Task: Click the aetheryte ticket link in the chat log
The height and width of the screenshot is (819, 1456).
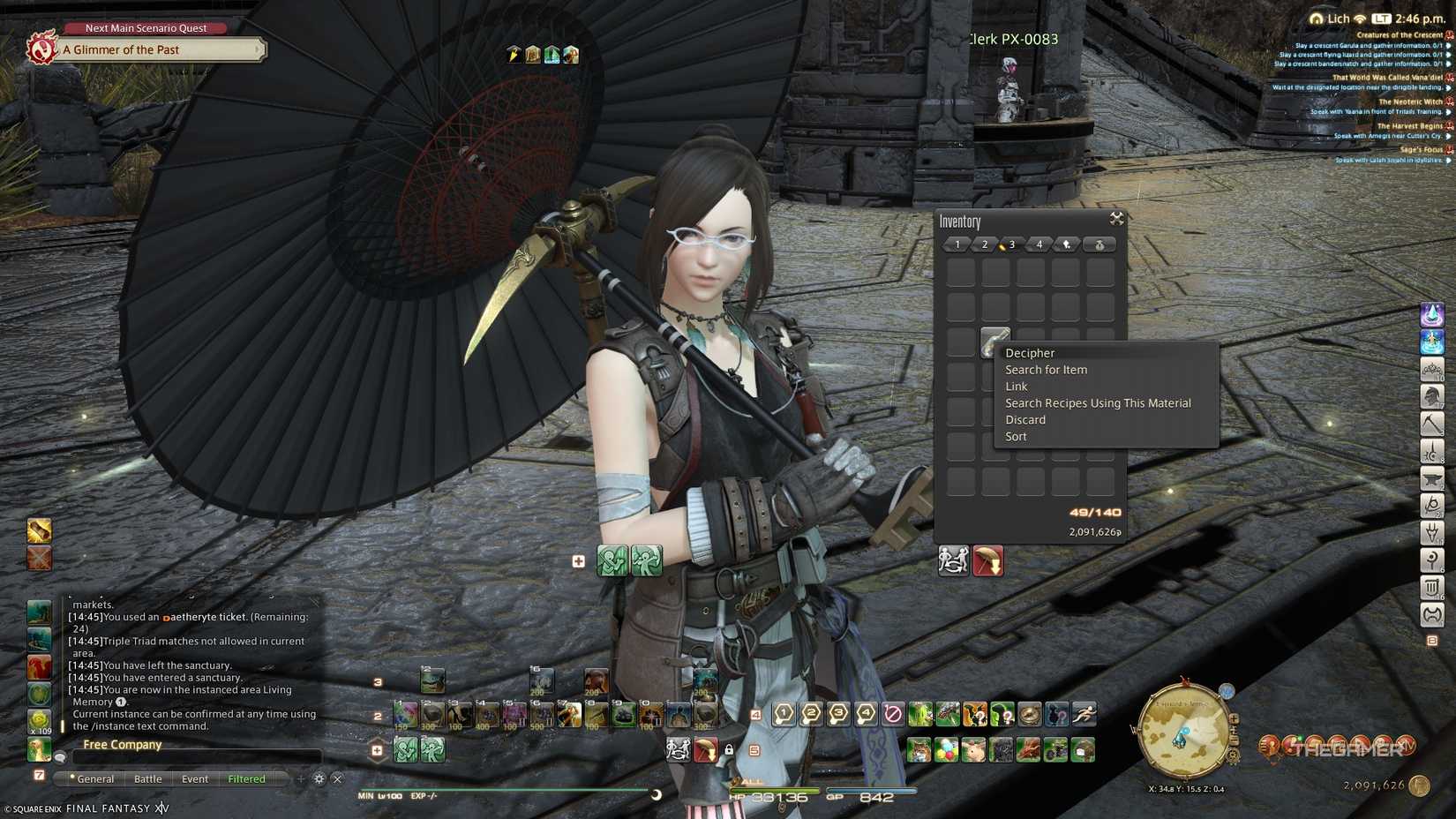Action: click(203, 617)
